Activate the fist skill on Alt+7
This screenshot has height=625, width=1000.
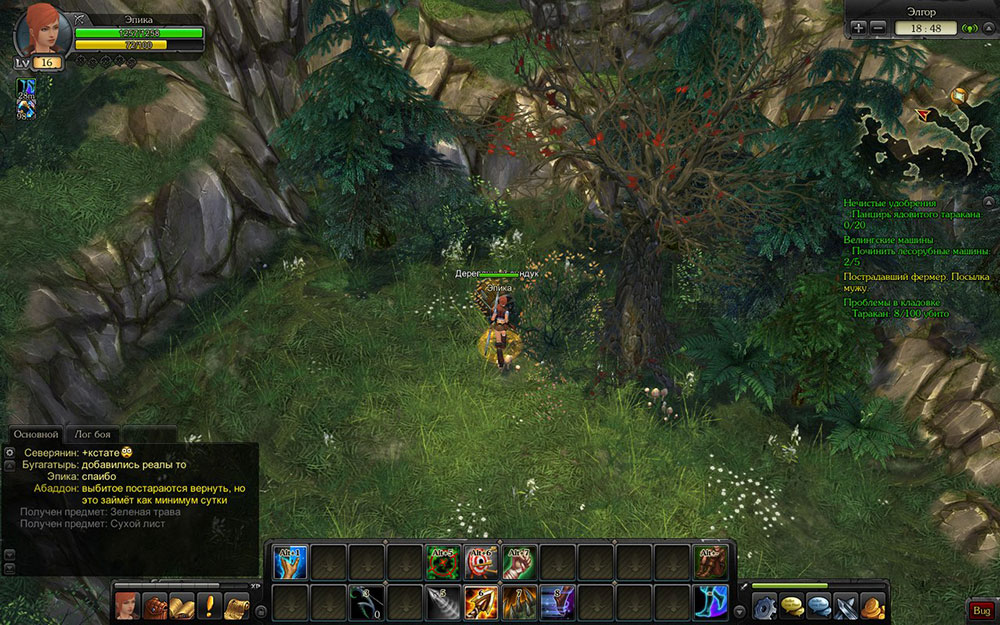pos(520,562)
